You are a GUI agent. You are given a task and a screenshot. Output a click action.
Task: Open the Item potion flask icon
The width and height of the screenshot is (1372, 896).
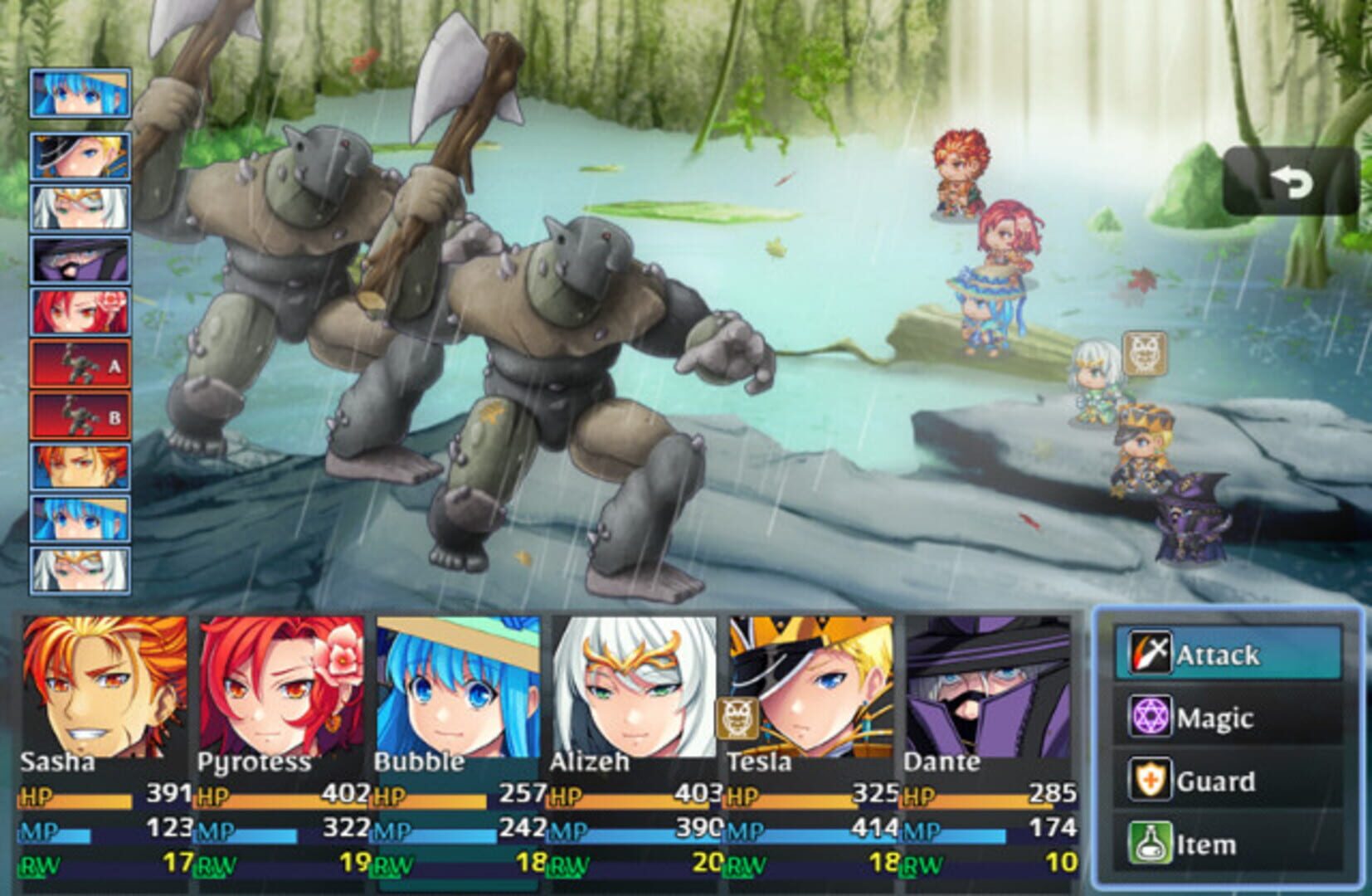coord(1151,844)
